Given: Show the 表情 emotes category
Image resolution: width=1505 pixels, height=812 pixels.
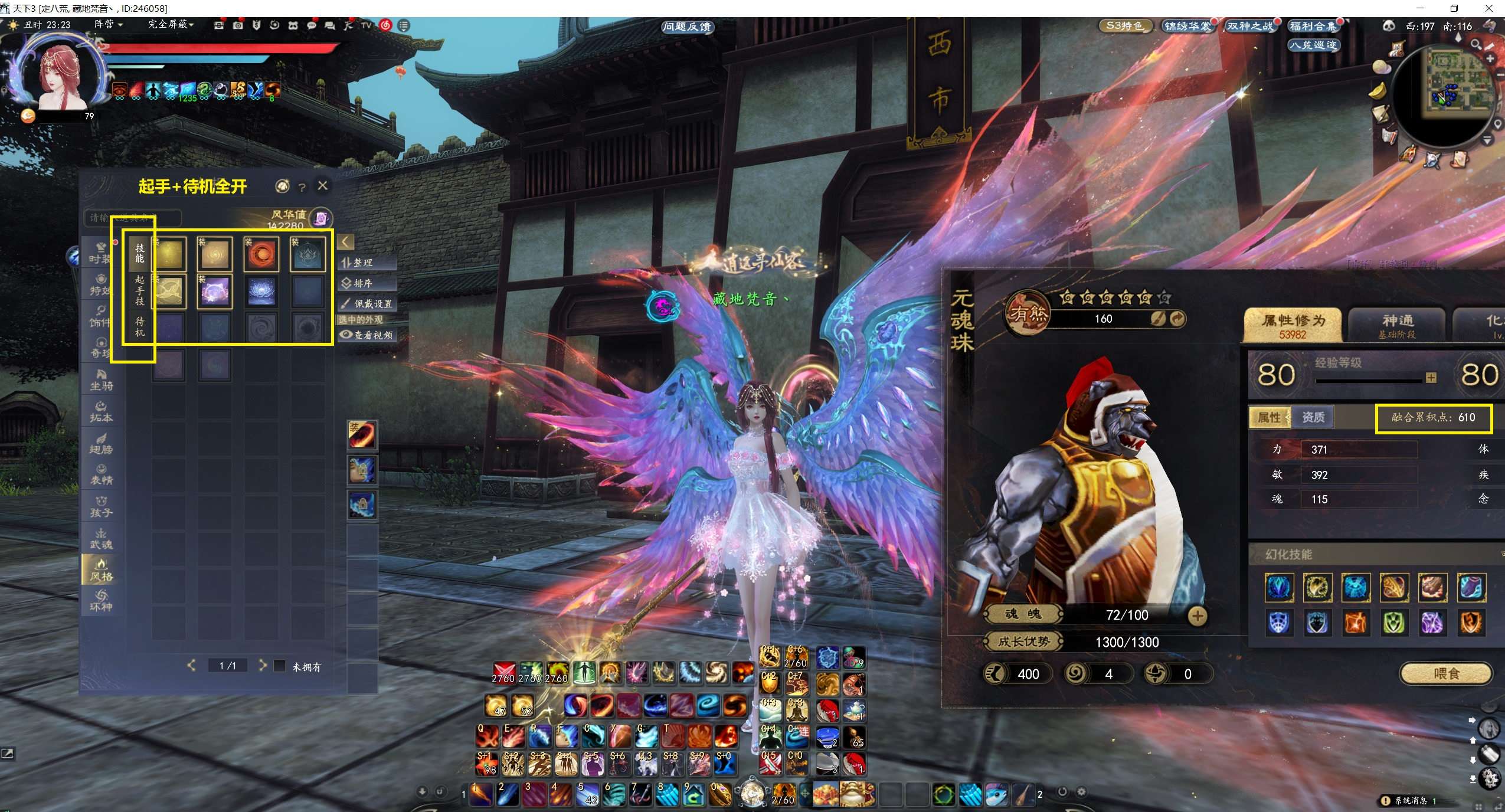Looking at the screenshot, I should (101, 475).
